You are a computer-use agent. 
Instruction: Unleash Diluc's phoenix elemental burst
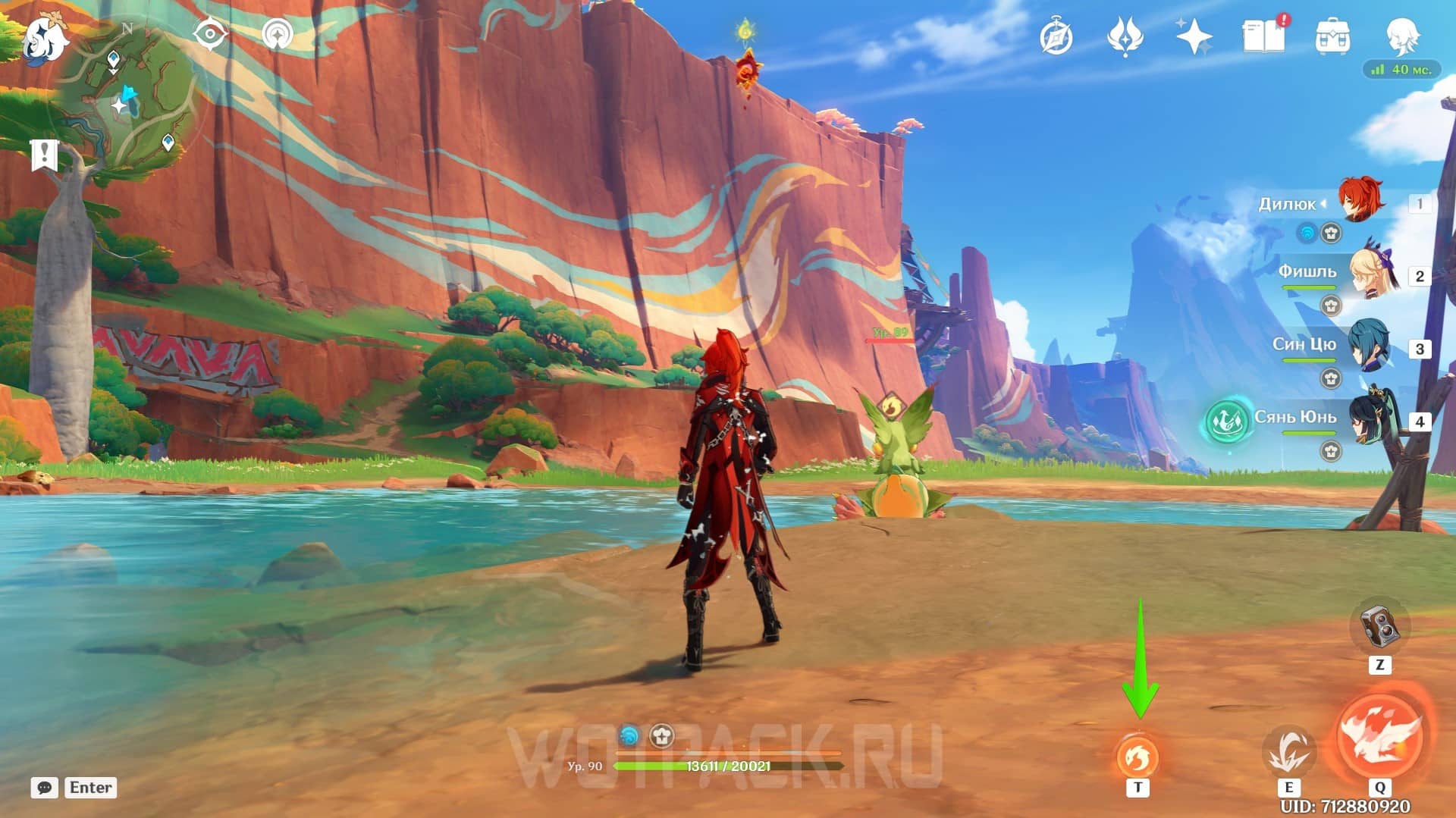pos(1380,737)
